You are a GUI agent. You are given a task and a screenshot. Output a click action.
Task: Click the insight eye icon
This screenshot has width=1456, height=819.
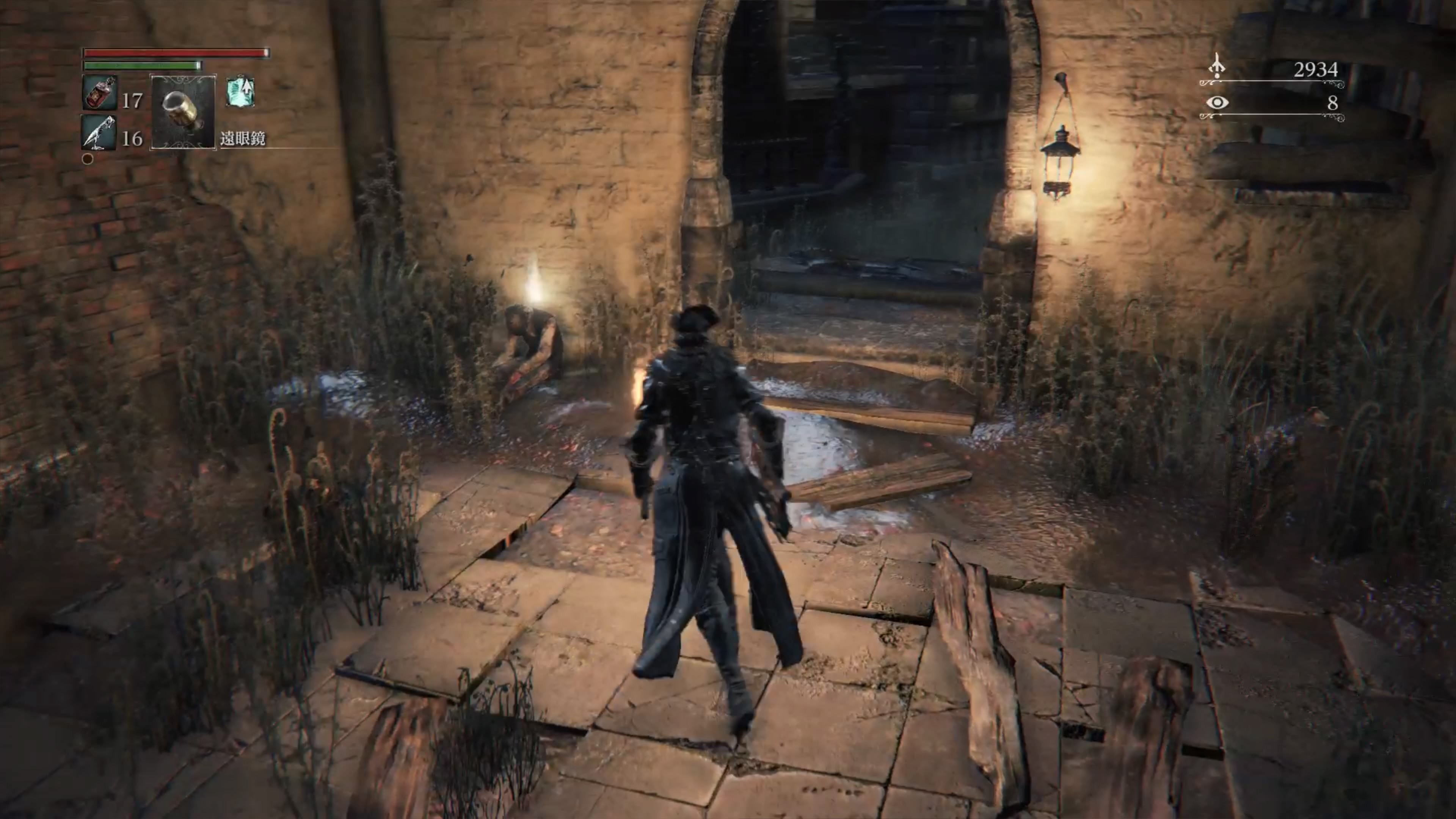click(x=1217, y=103)
